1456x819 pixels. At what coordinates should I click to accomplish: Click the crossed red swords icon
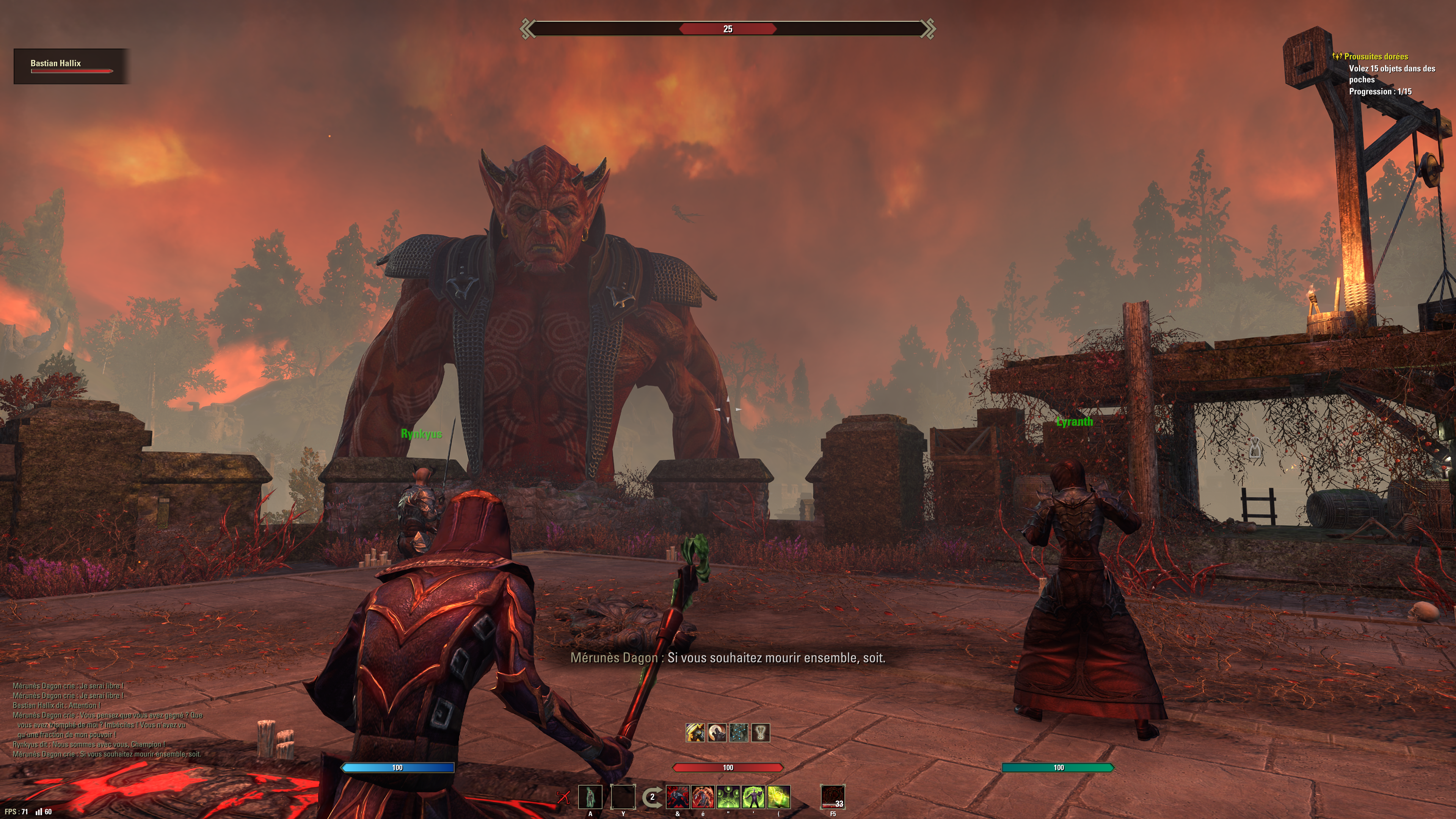coord(563,797)
